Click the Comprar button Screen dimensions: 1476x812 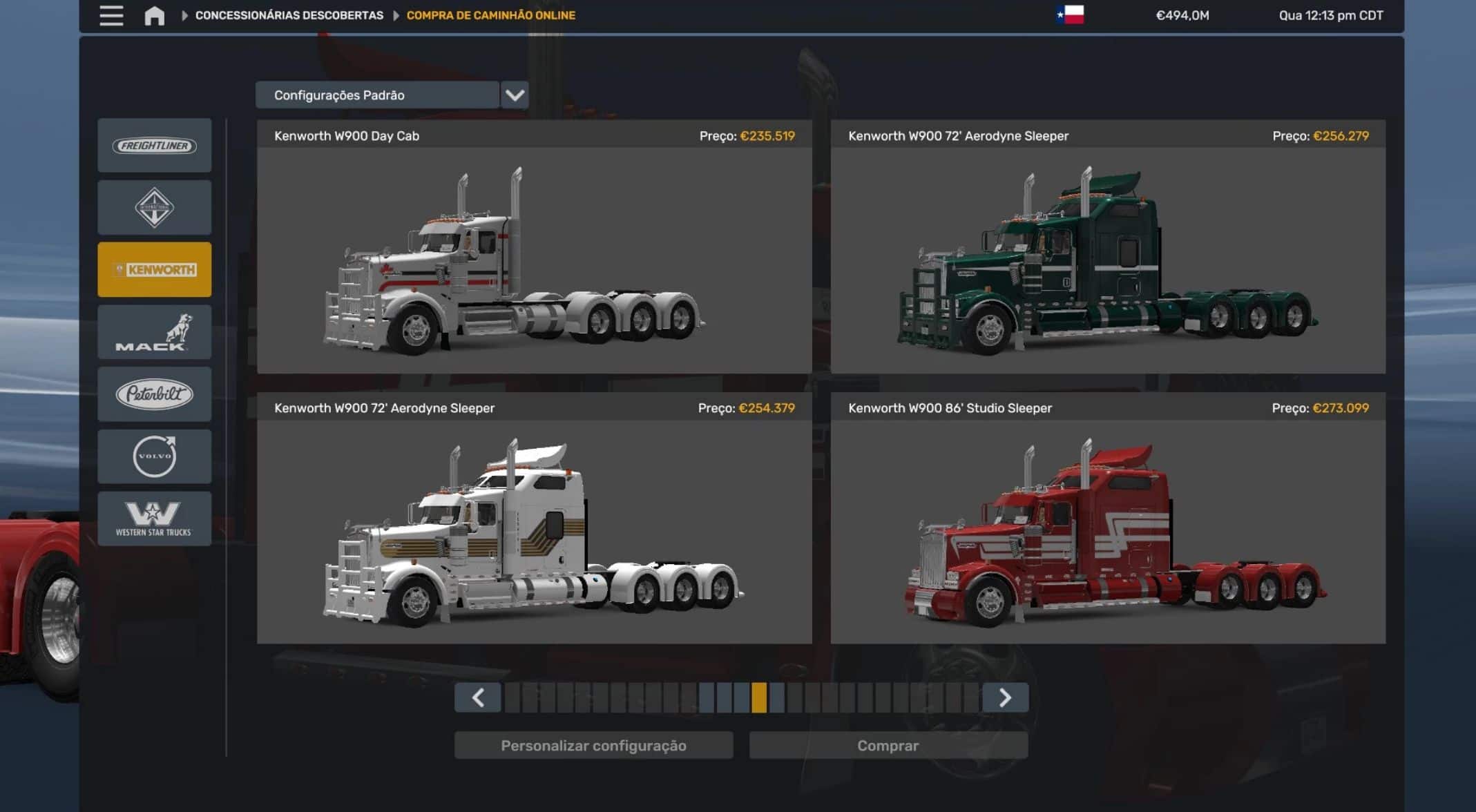pos(888,746)
